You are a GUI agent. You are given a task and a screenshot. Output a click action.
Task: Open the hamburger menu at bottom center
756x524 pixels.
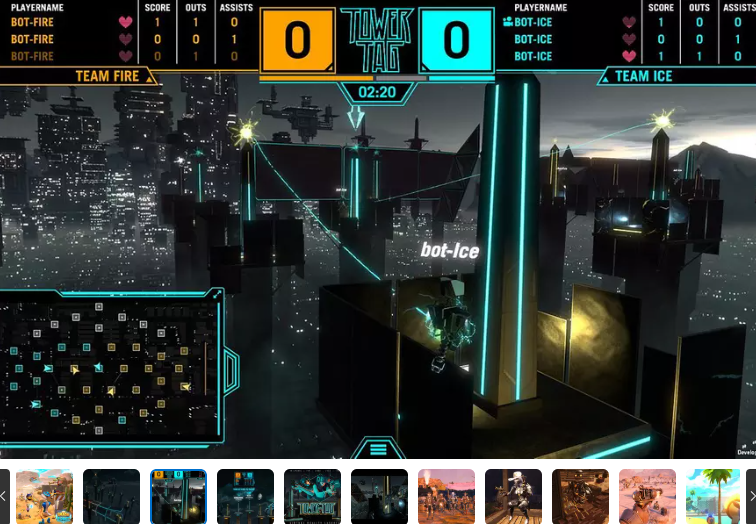(x=377, y=449)
